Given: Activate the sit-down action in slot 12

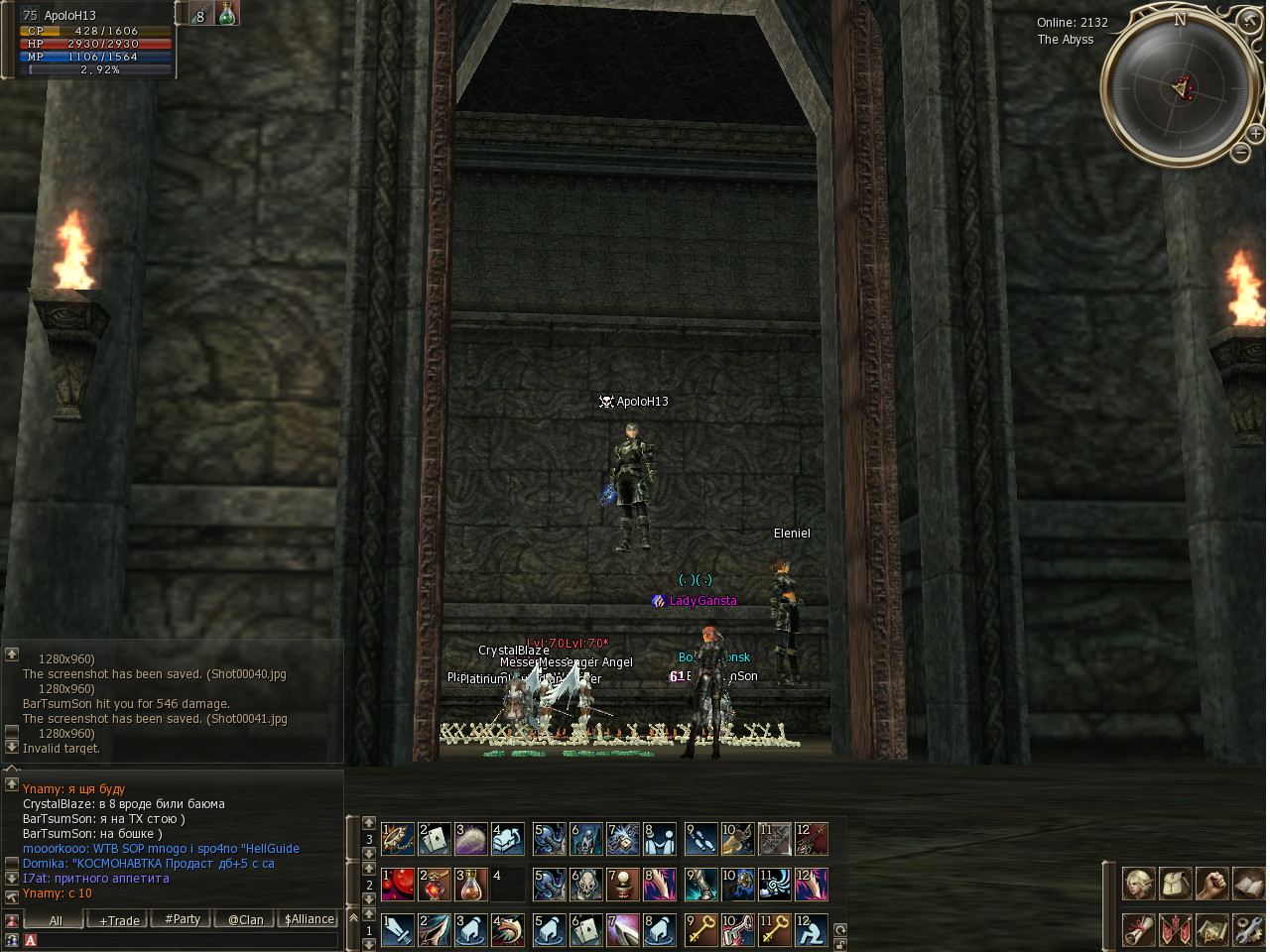Looking at the screenshot, I should (812, 930).
